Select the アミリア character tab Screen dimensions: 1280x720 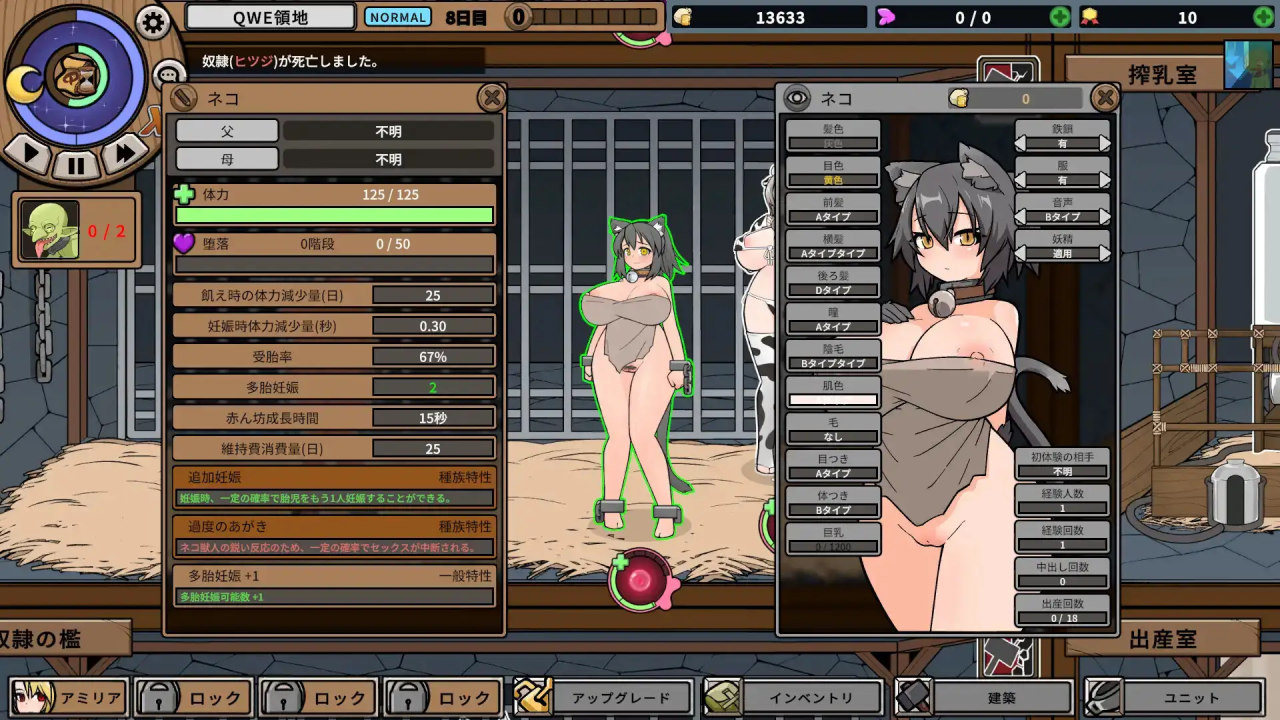pos(69,698)
